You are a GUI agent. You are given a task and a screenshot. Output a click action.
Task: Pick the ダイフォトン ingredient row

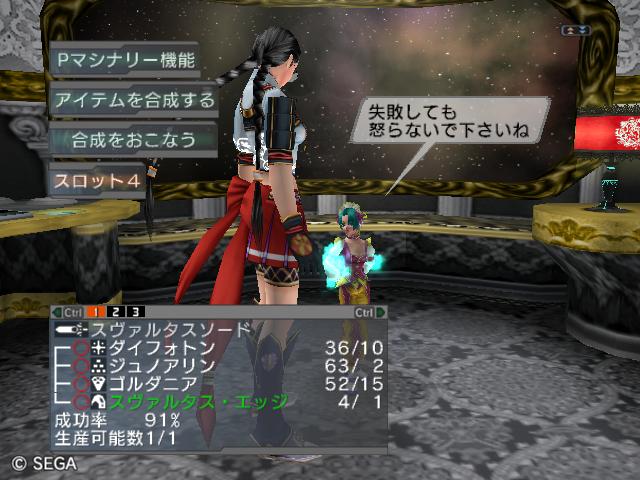coord(160,348)
